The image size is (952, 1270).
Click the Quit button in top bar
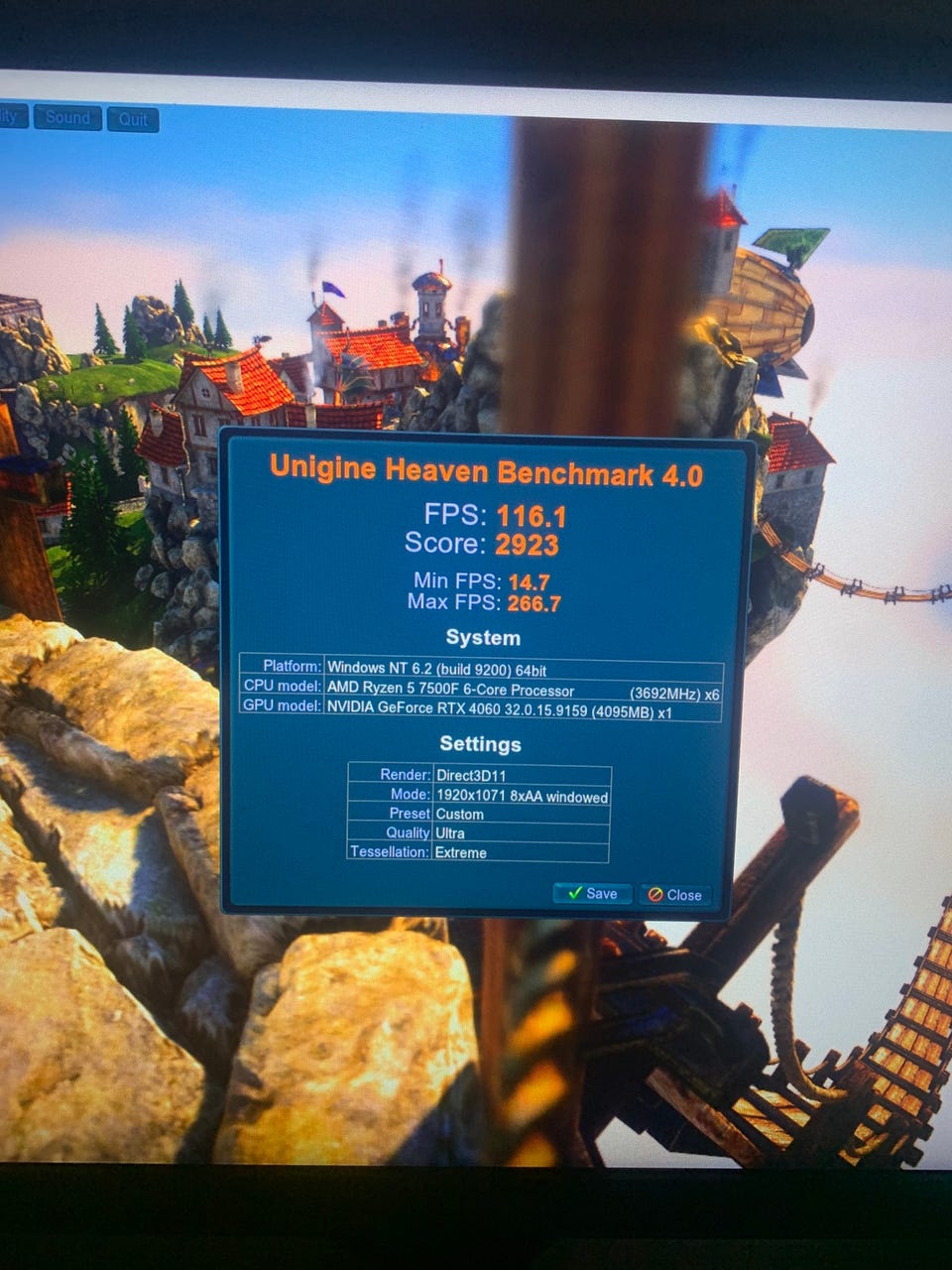tap(133, 119)
